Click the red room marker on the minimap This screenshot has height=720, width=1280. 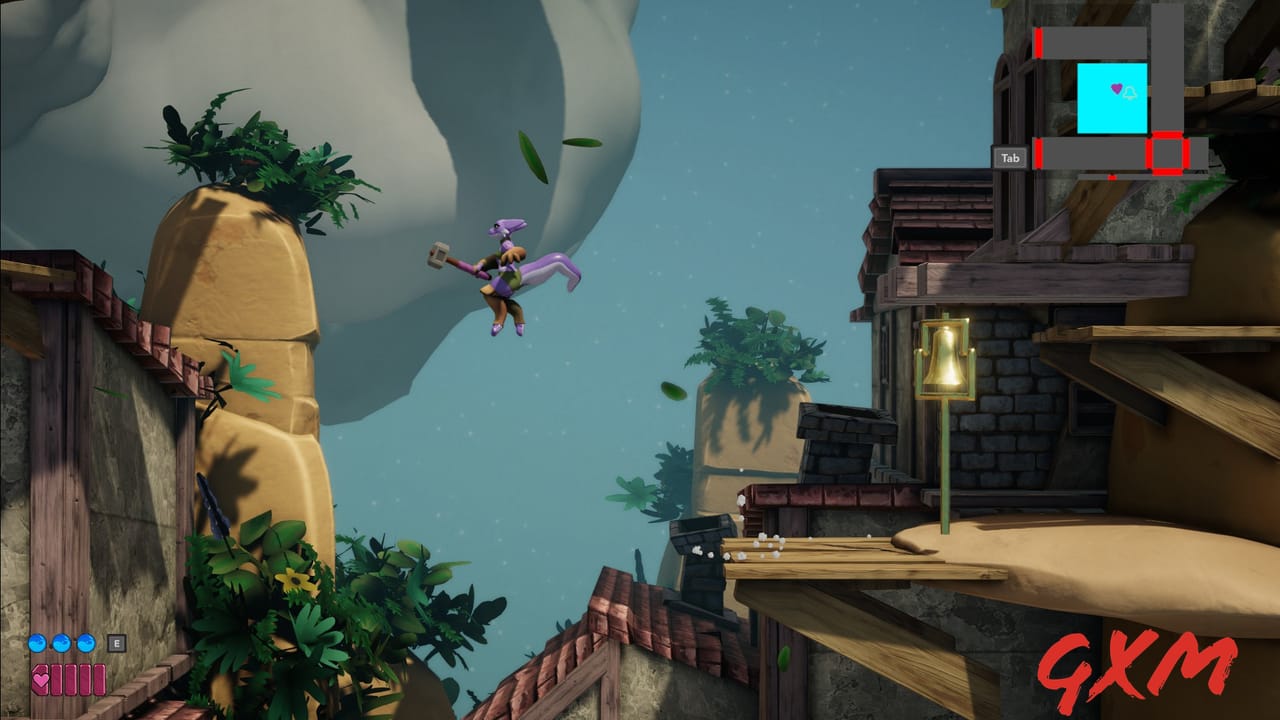(x=1166, y=152)
